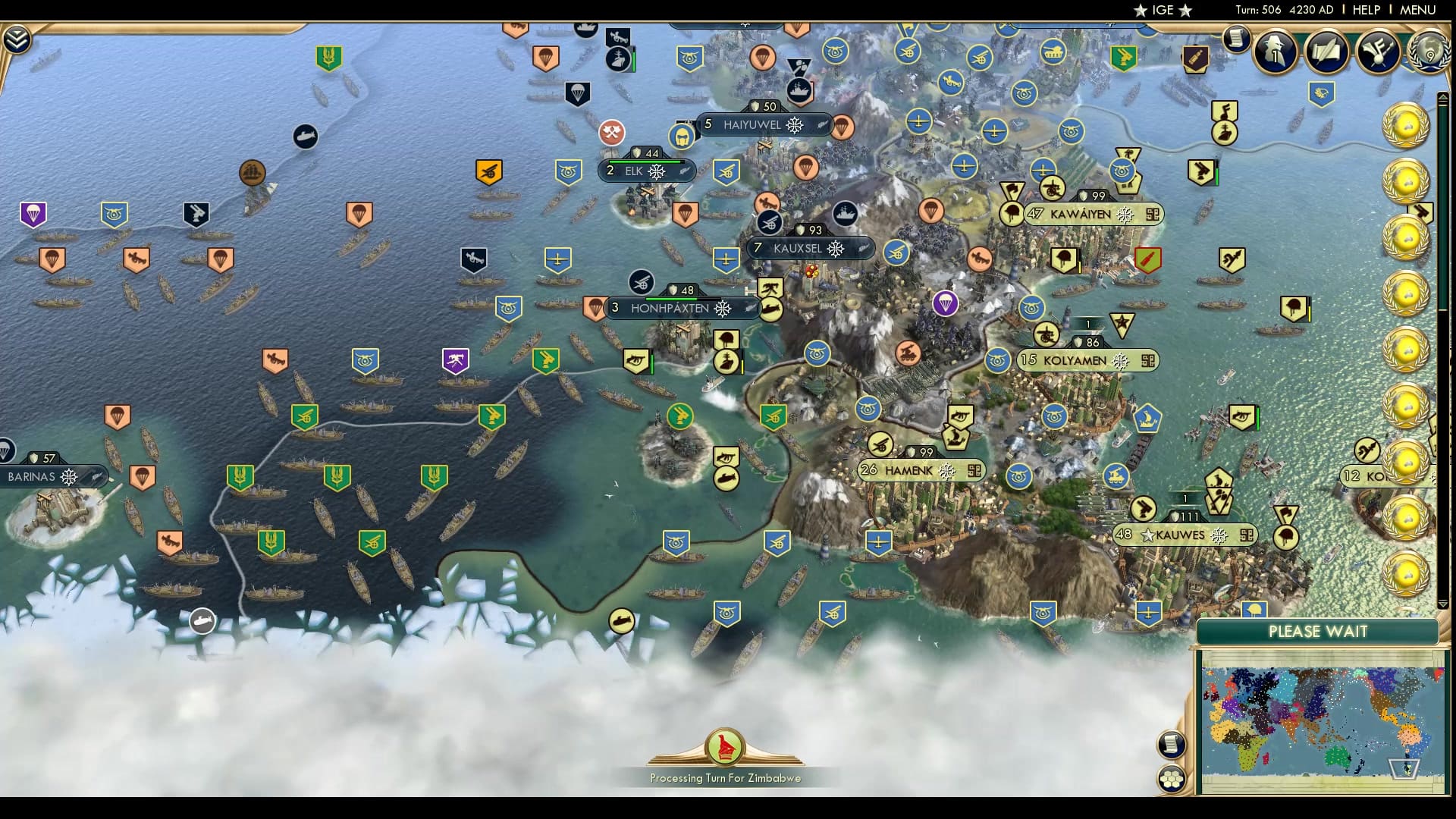
Task: Toggle strategic hex view beside the minimap
Action: click(x=1172, y=777)
